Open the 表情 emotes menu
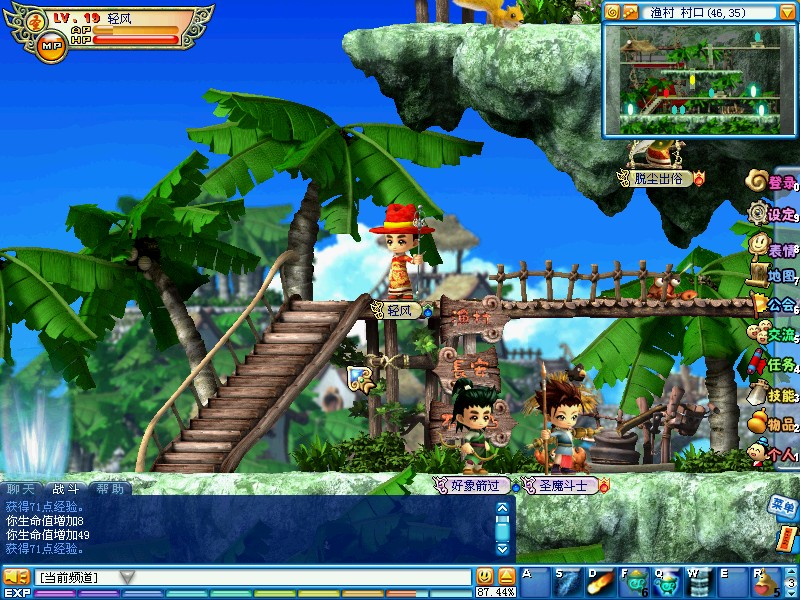 (775, 244)
